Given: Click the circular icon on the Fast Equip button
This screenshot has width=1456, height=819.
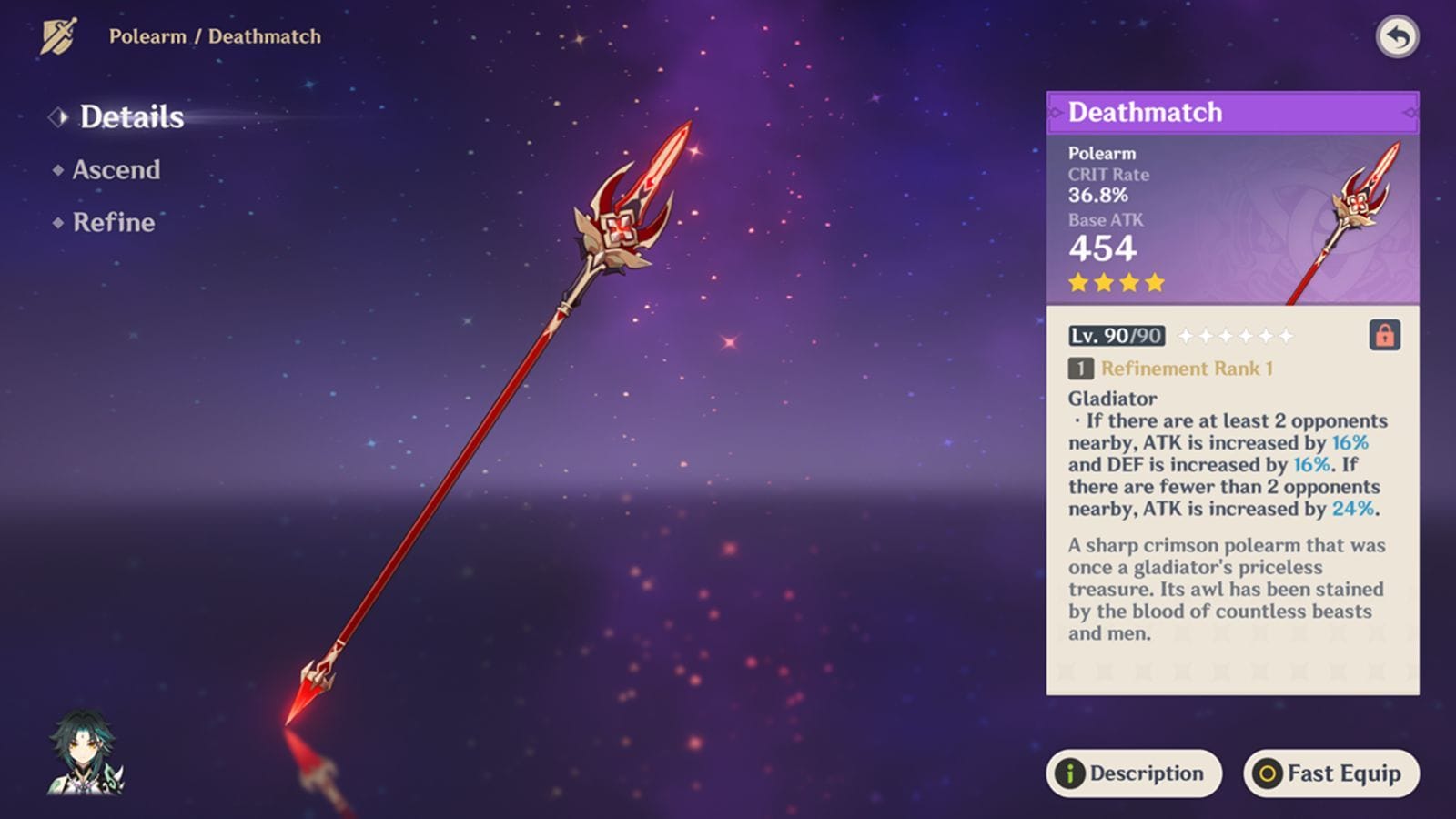Looking at the screenshot, I should (1268, 774).
